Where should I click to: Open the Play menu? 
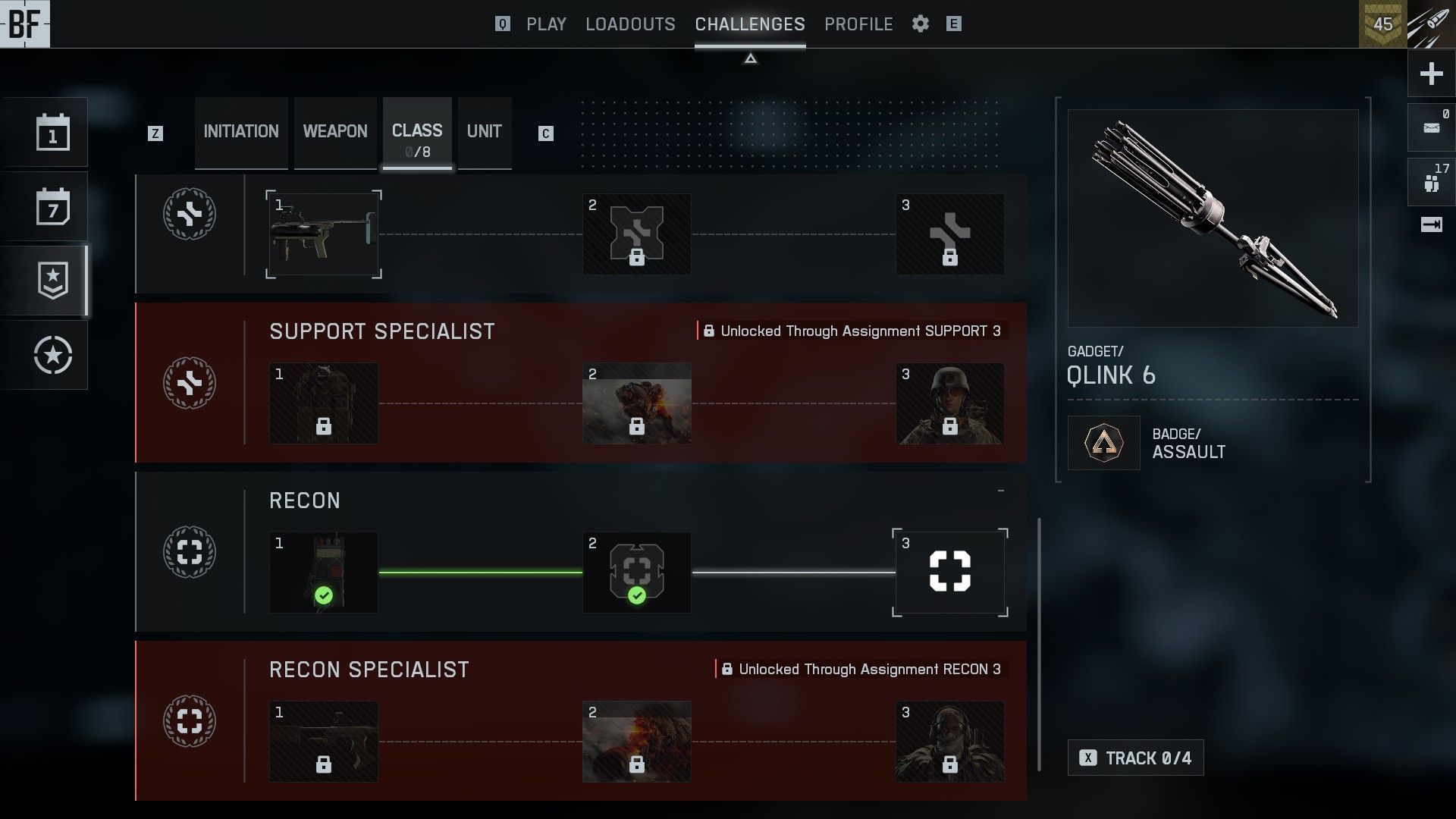pyautogui.click(x=546, y=24)
